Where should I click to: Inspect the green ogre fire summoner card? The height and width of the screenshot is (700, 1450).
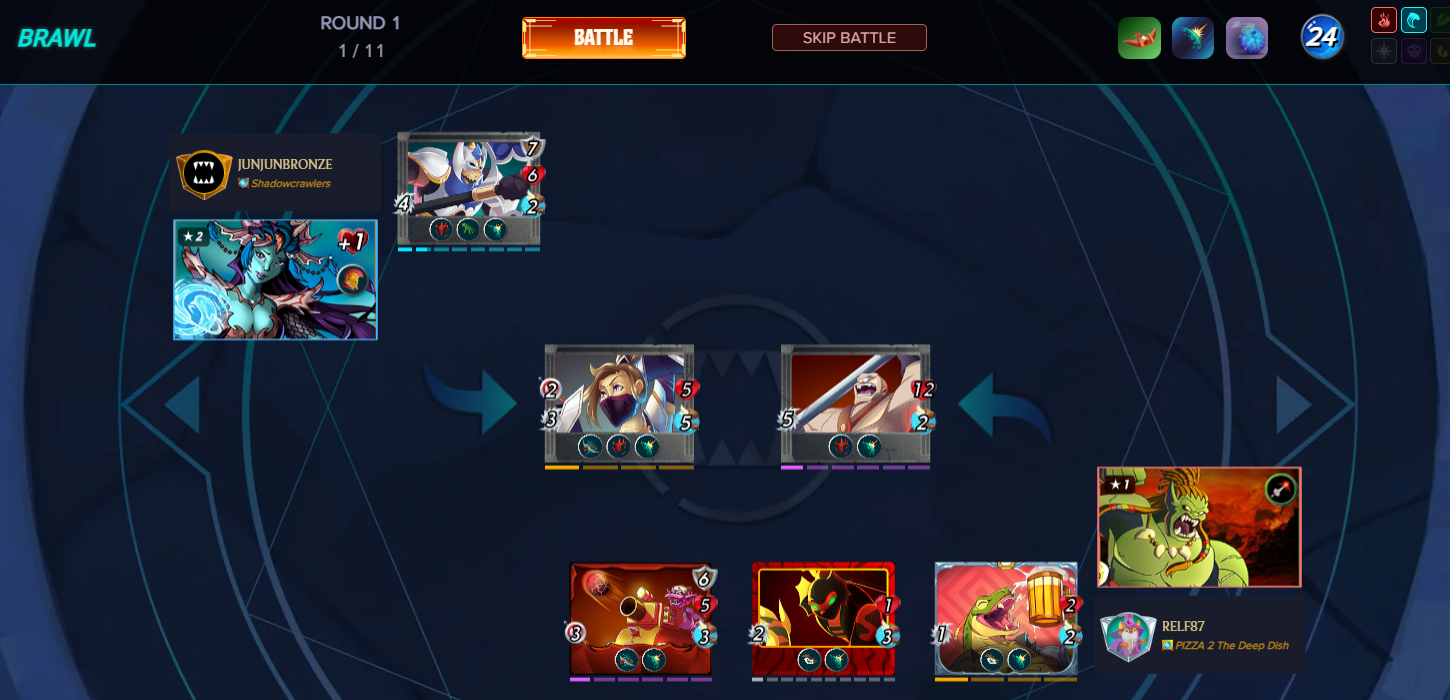[1199, 527]
